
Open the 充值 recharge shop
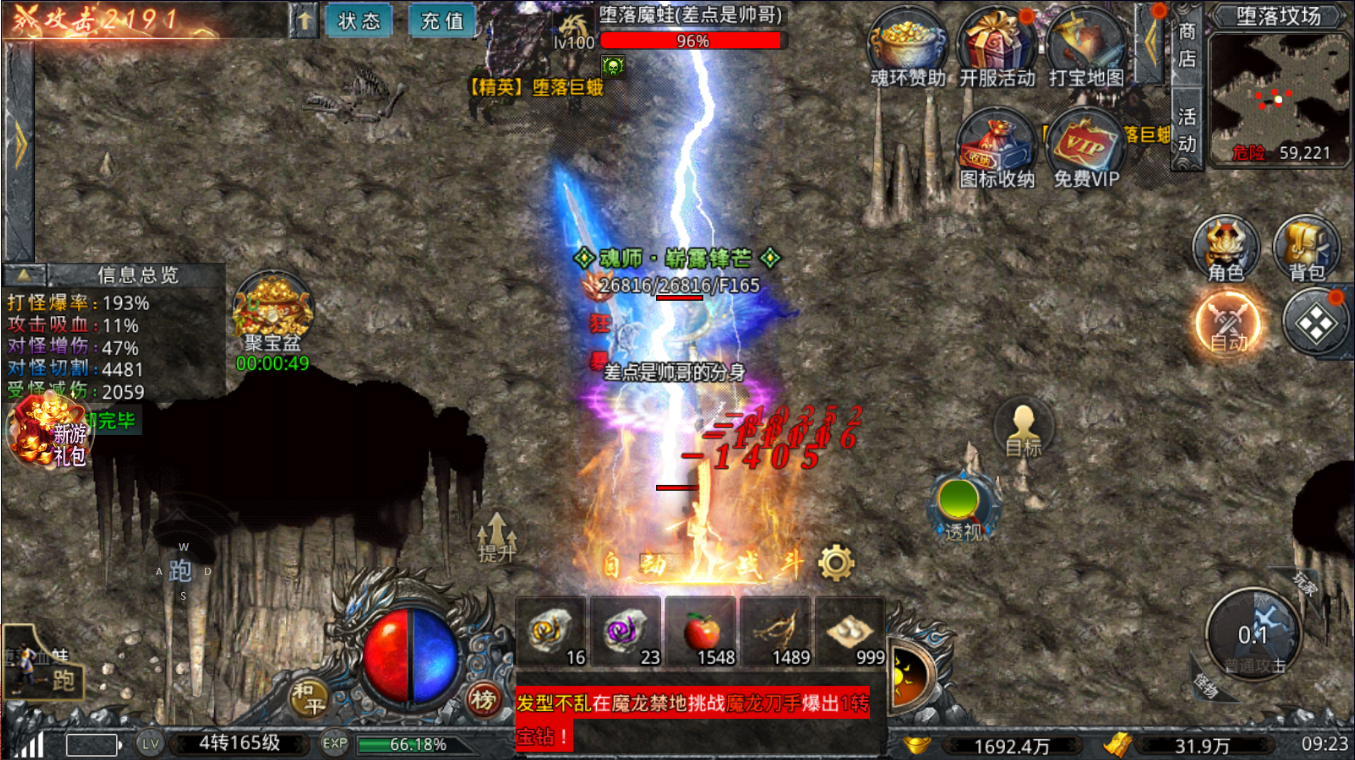pos(442,20)
